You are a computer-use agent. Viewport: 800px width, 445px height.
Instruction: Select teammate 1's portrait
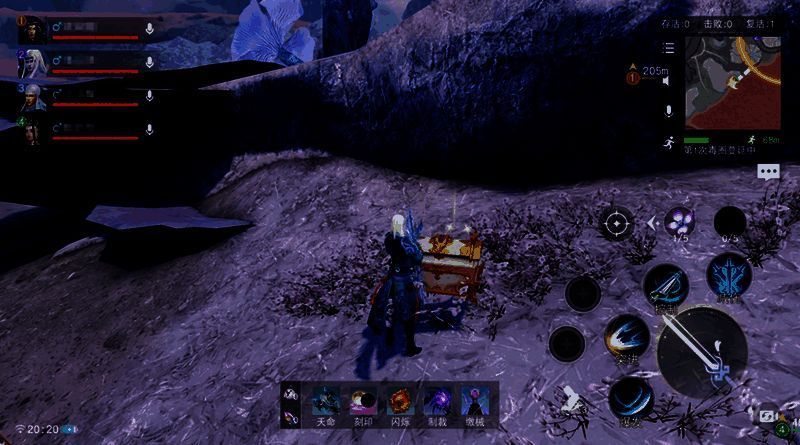(x=33, y=29)
